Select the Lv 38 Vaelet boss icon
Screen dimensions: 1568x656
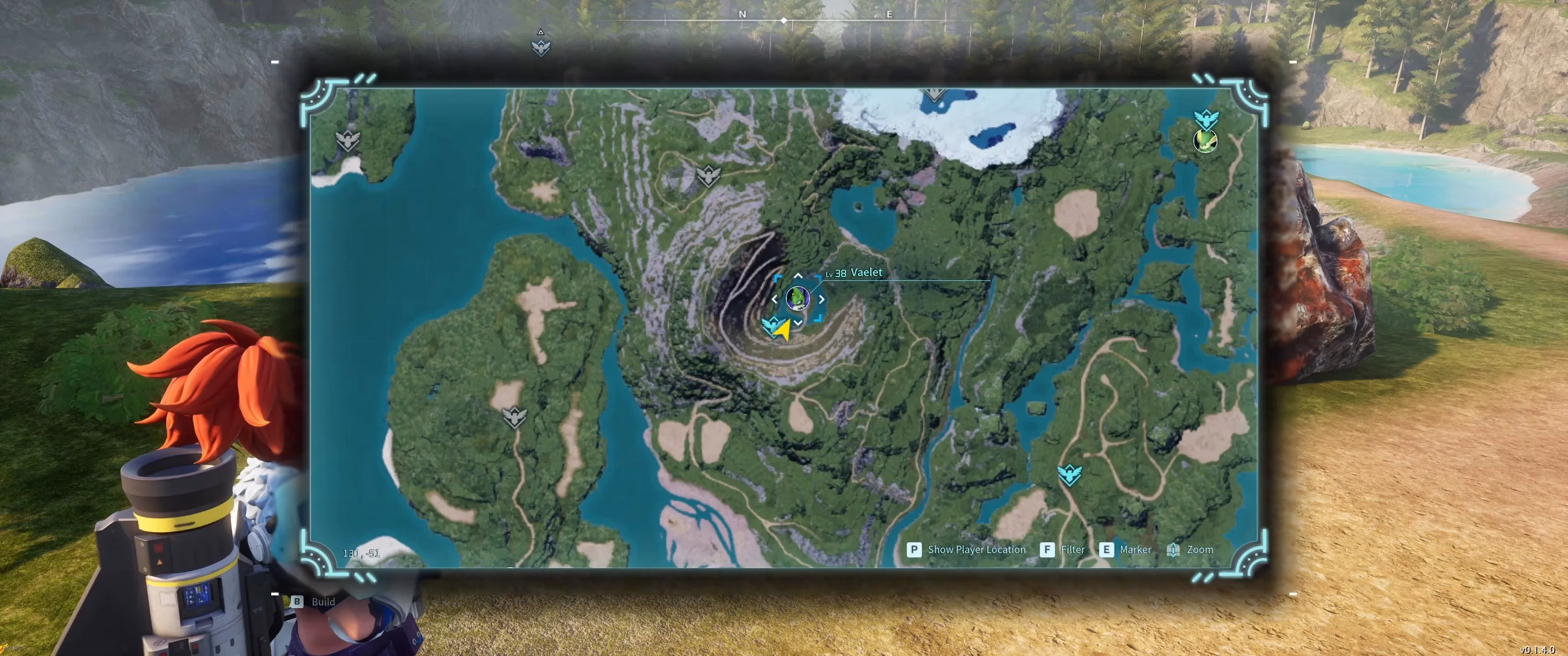[797, 298]
